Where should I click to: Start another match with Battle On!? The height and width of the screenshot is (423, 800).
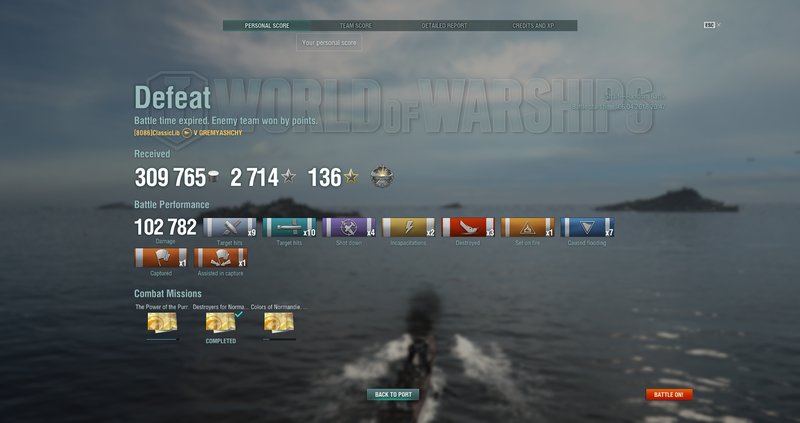tap(669, 395)
